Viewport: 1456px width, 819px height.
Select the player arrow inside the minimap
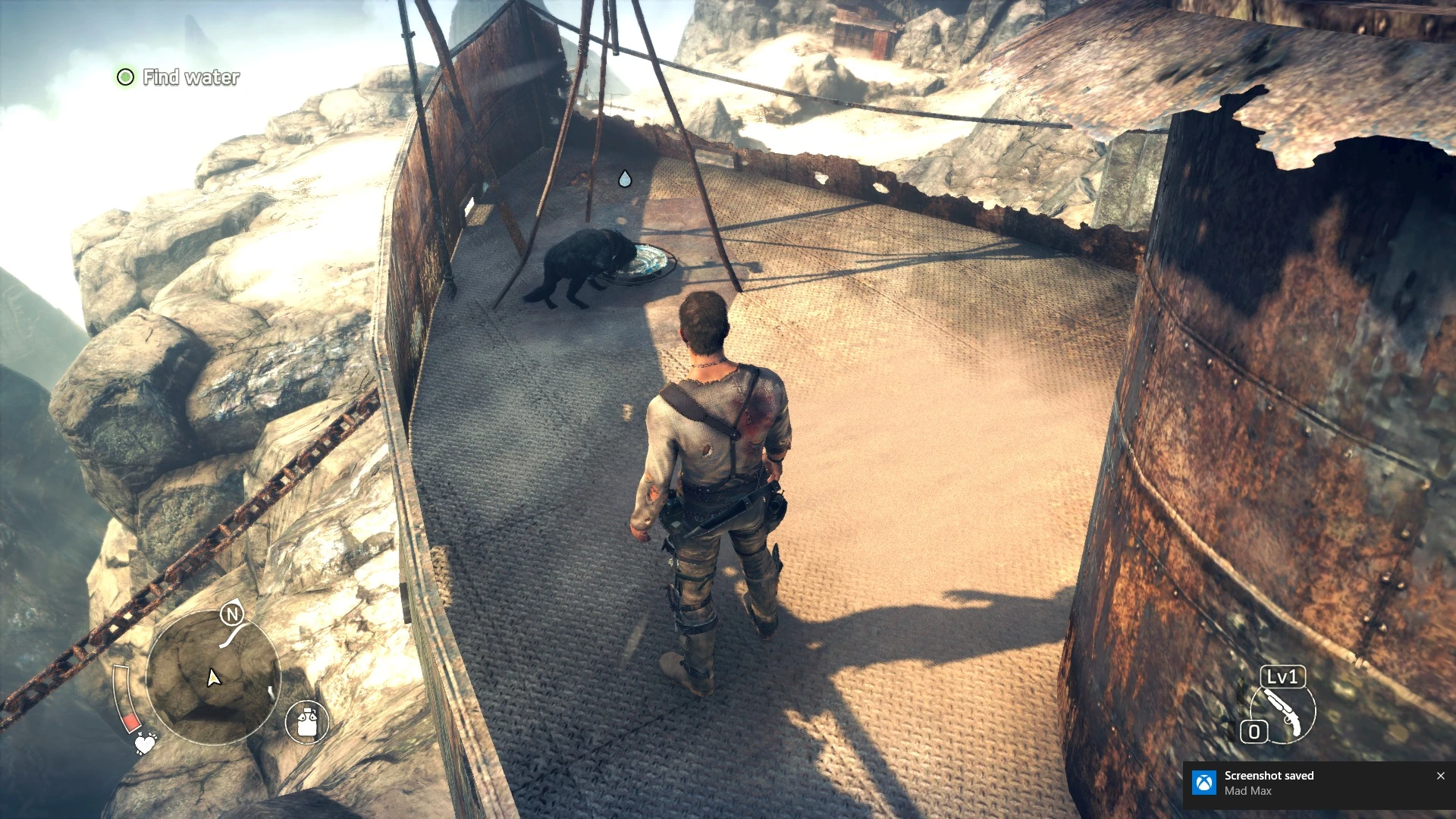(x=212, y=679)
